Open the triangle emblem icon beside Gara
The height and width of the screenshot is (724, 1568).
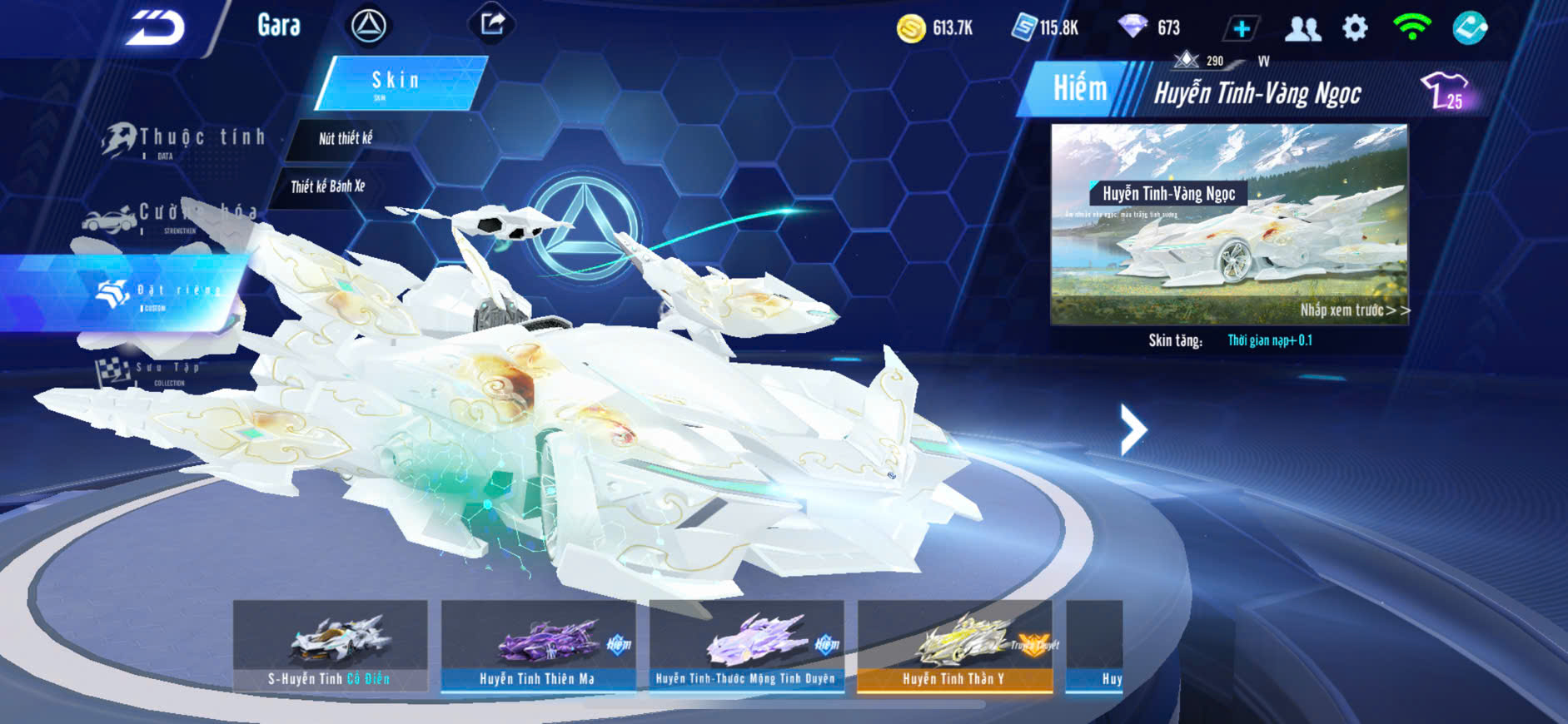tap(368, 26)
